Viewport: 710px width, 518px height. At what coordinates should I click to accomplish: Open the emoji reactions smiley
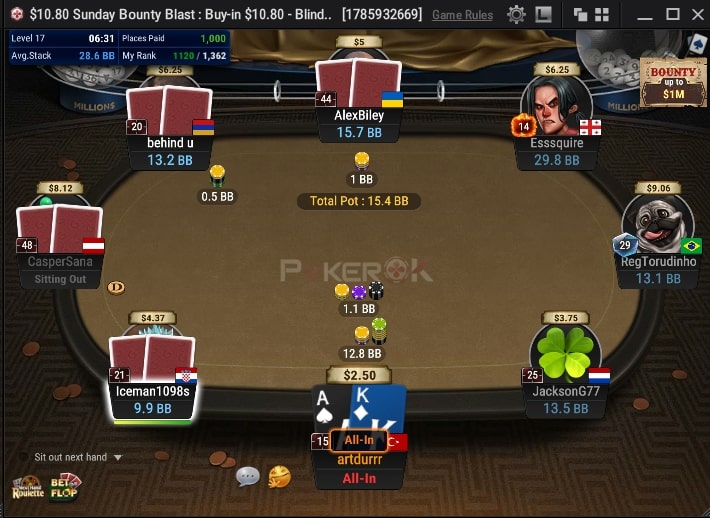pos(280,477)
